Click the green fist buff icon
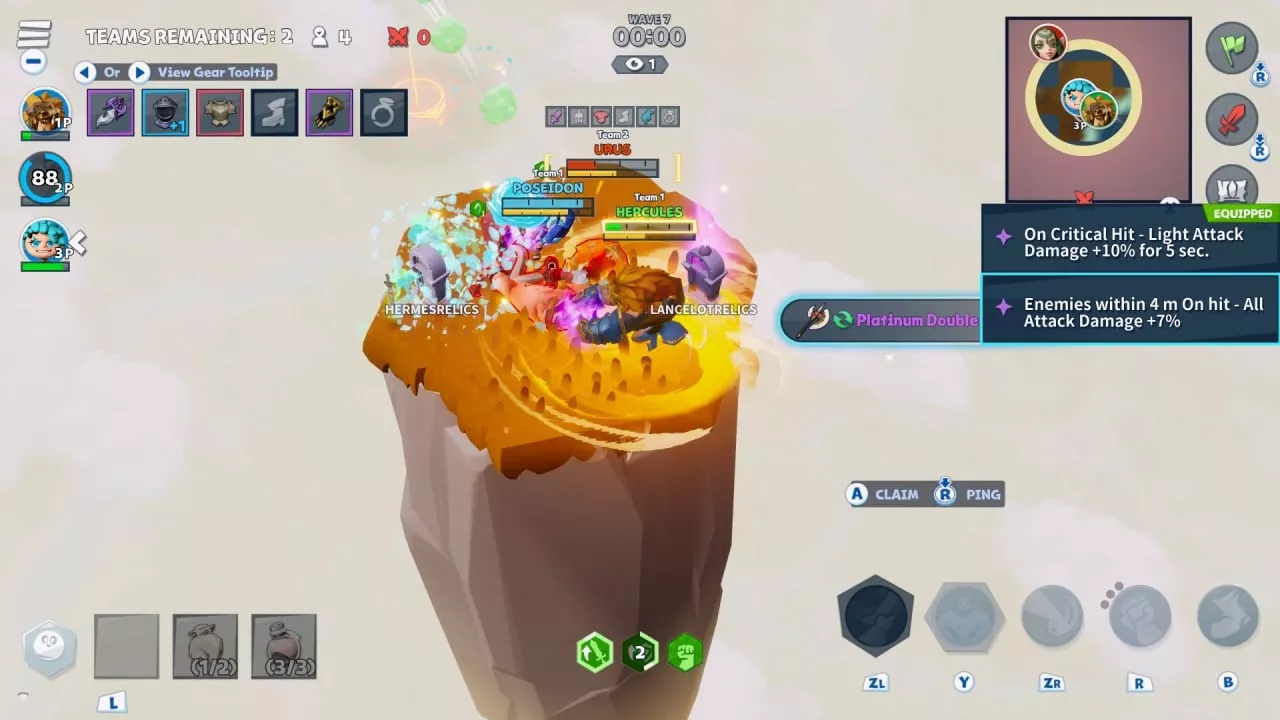The width and height of the screenshot is (1280, 720). point(685,653)
